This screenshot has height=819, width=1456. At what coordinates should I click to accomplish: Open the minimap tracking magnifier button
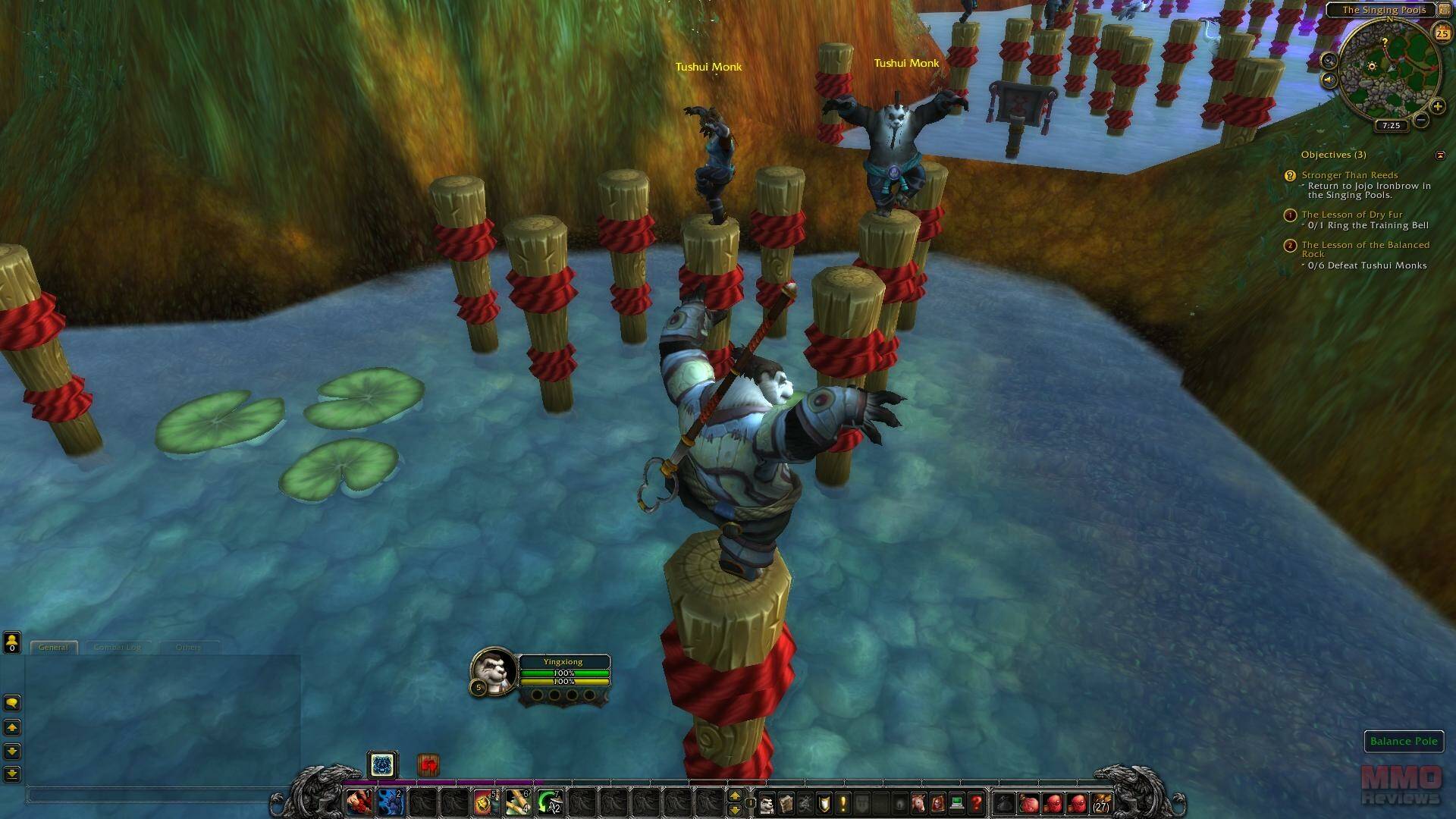(1329, 60)
